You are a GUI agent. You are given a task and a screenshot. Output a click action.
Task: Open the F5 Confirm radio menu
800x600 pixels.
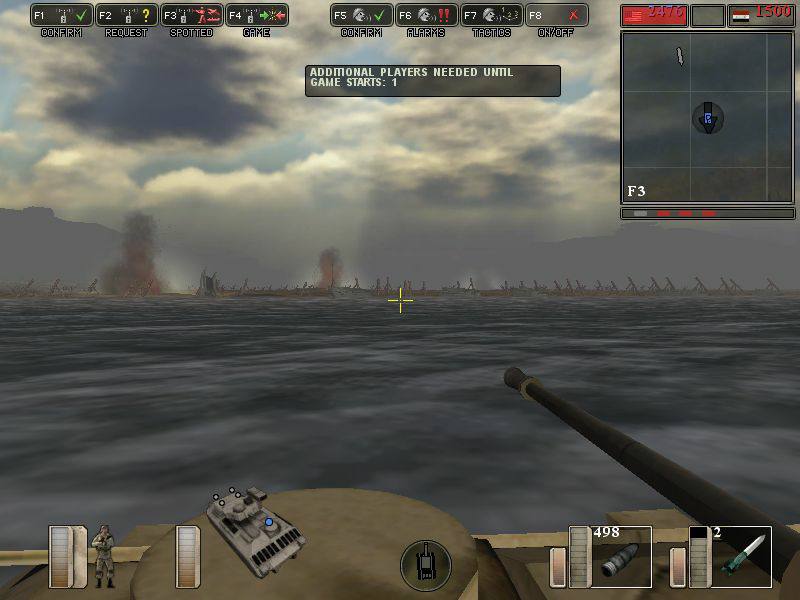pyautogui.click(x=361, y=16)
